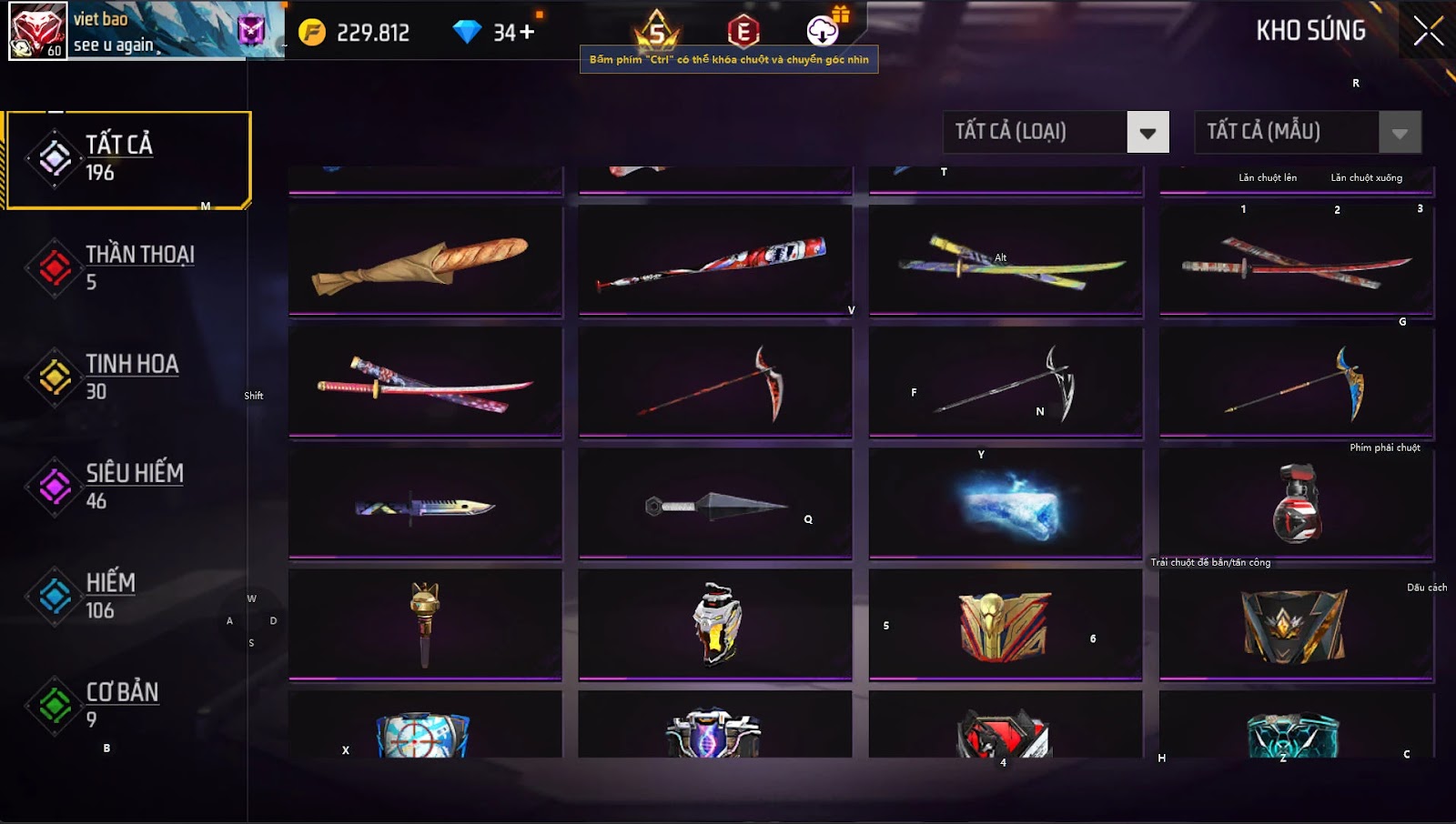Add more diamonds with plus button

click(x=527, y=33)
